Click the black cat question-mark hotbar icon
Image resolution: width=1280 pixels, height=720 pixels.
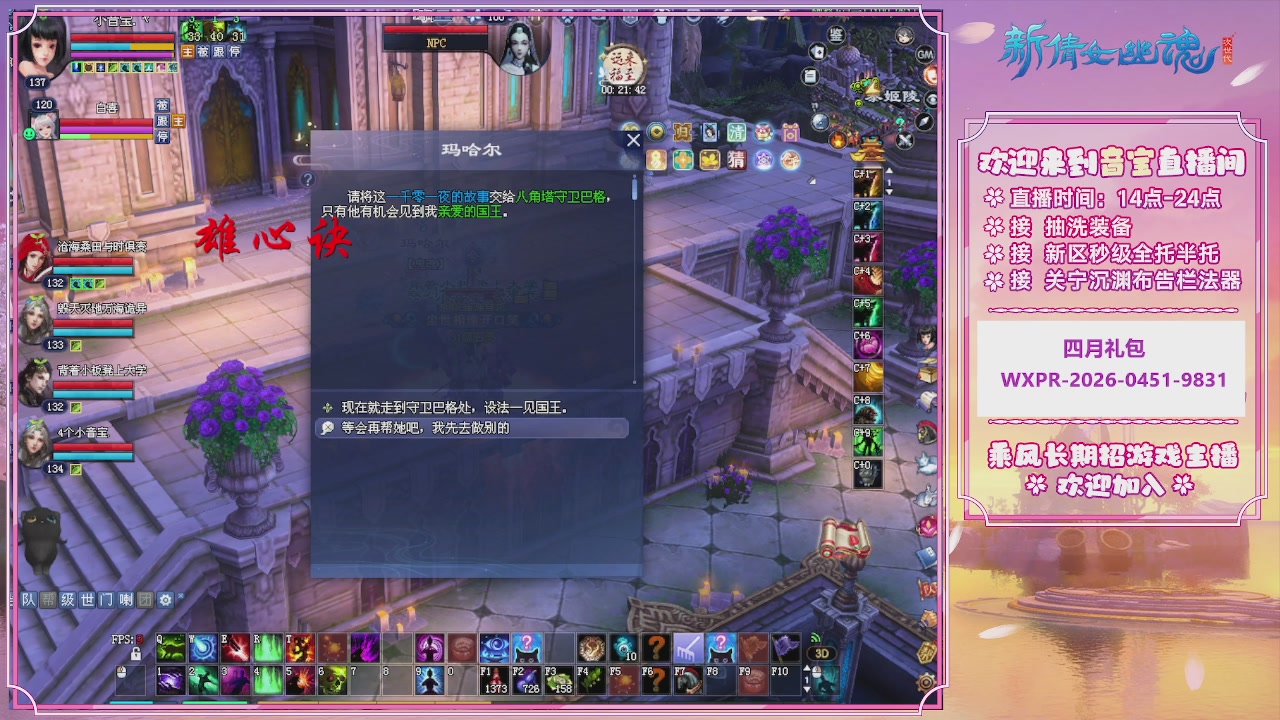[723, 647]
